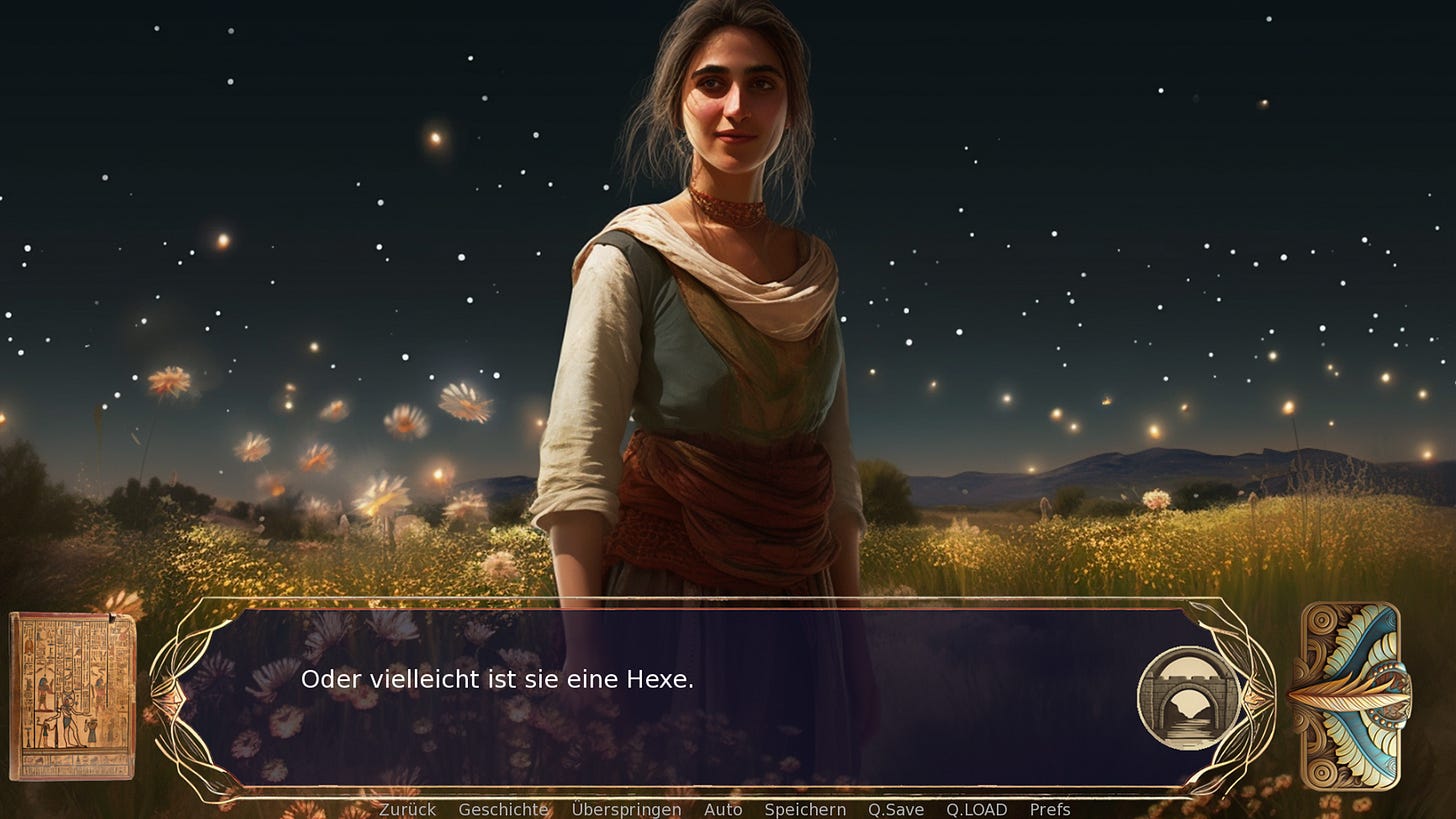This screenshot has width=1456, height=819.
Task: Open the Speichern save menu
Action: tap(805, 809)
